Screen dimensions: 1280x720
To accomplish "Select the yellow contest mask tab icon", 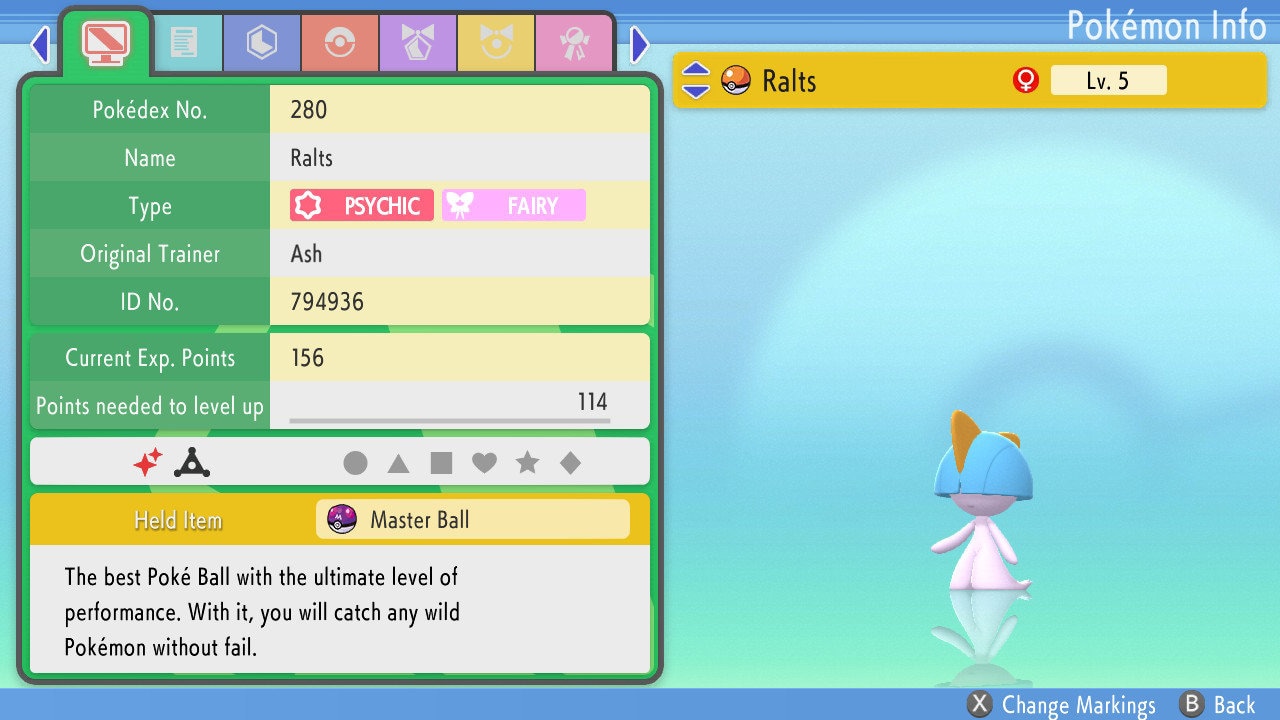I will point(496,42).
